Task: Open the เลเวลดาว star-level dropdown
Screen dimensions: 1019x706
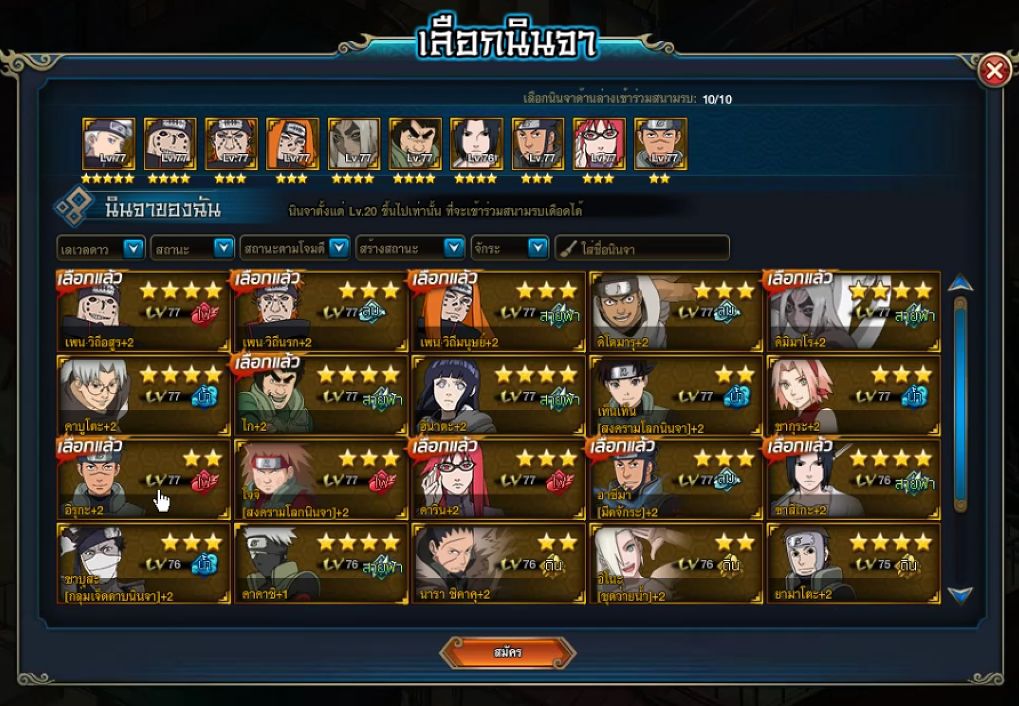Action: click(132, 248)
